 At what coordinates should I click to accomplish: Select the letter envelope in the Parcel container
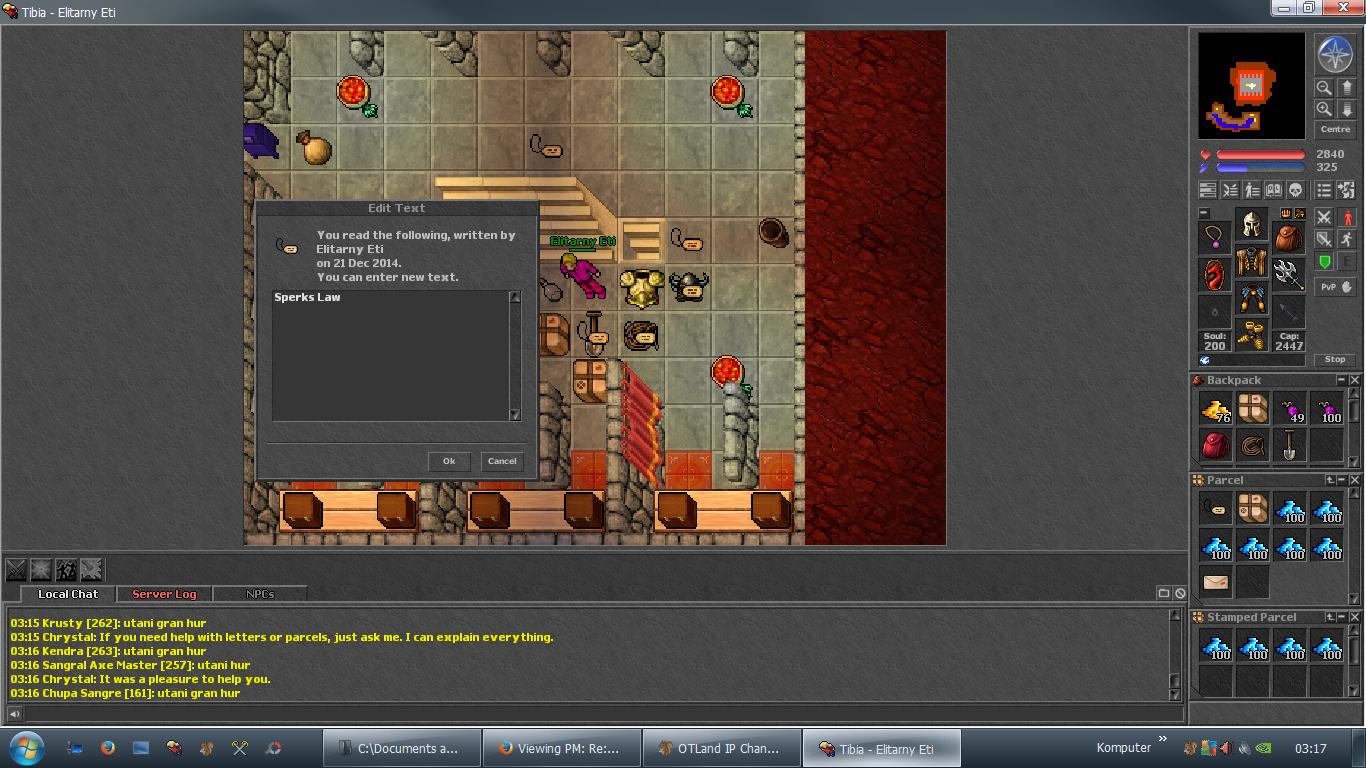[1216, 581]
